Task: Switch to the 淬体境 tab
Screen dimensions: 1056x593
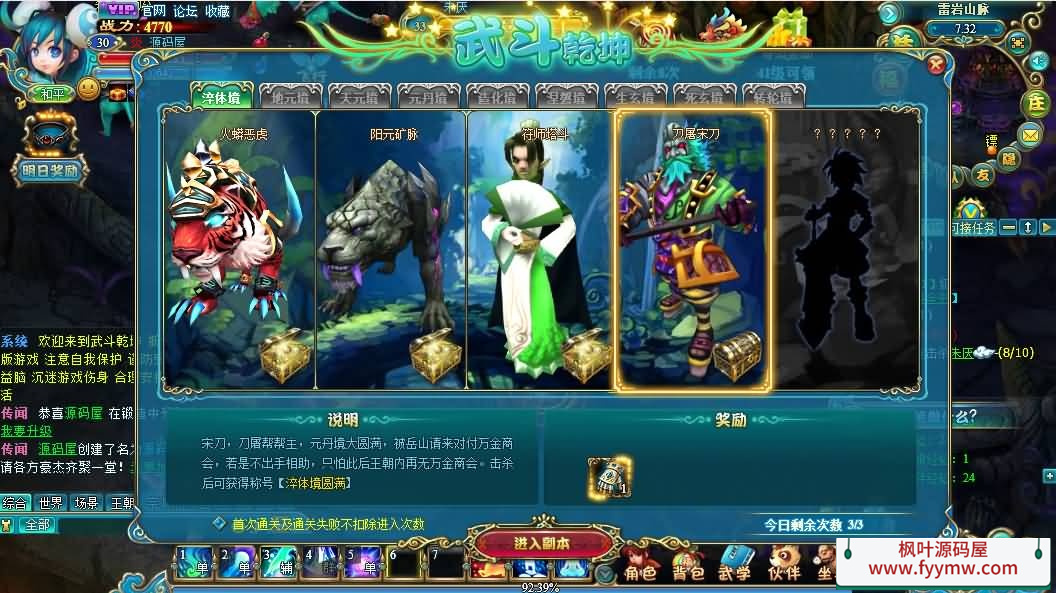Action: 221,97
